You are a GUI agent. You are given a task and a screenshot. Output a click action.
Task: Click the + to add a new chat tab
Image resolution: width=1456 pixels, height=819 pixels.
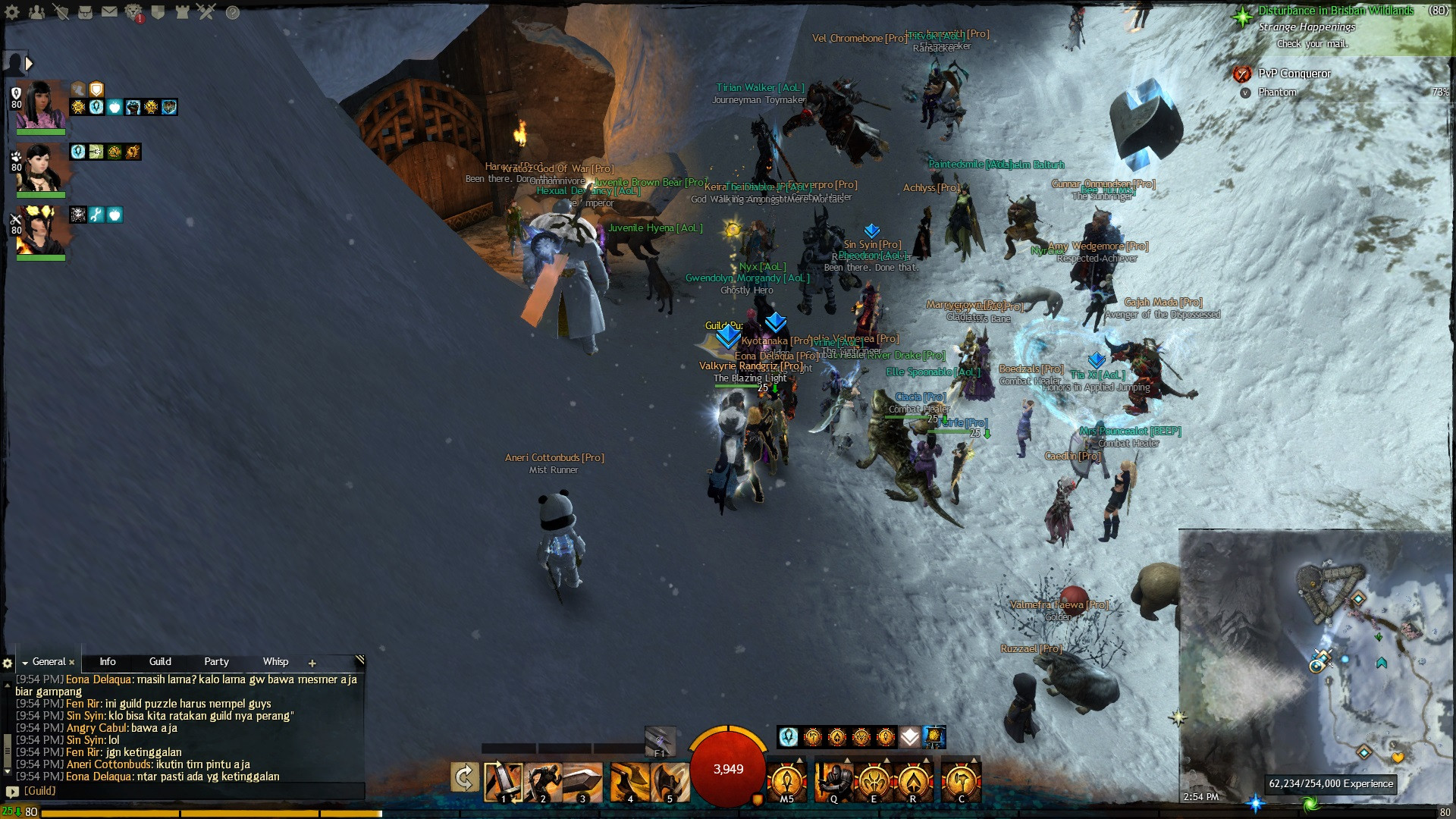[x=312, y=663]
